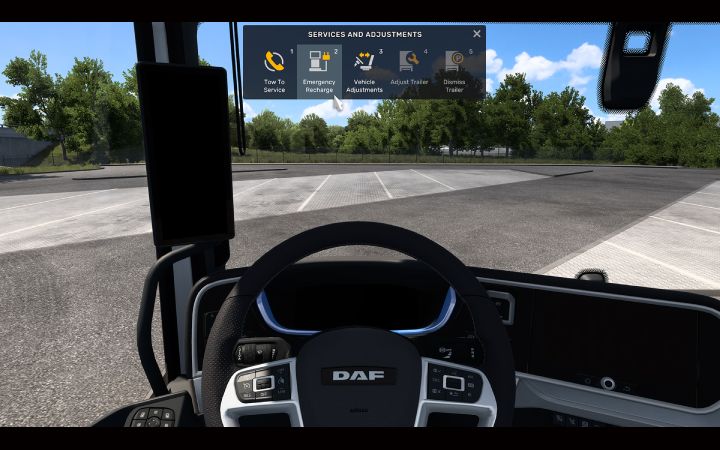This screenshot has width=720, height=450.
Task: Open Vehicle Adjustments
Action: tap(364, 70)
